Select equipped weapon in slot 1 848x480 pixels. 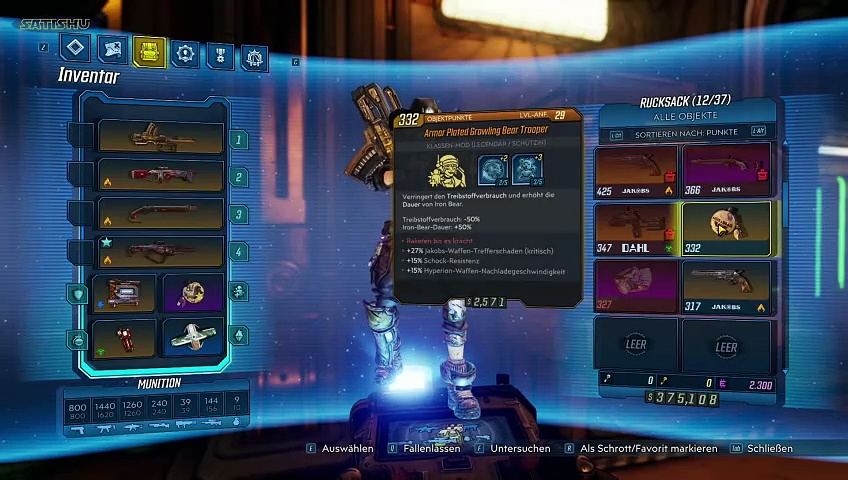pos(160,136)
